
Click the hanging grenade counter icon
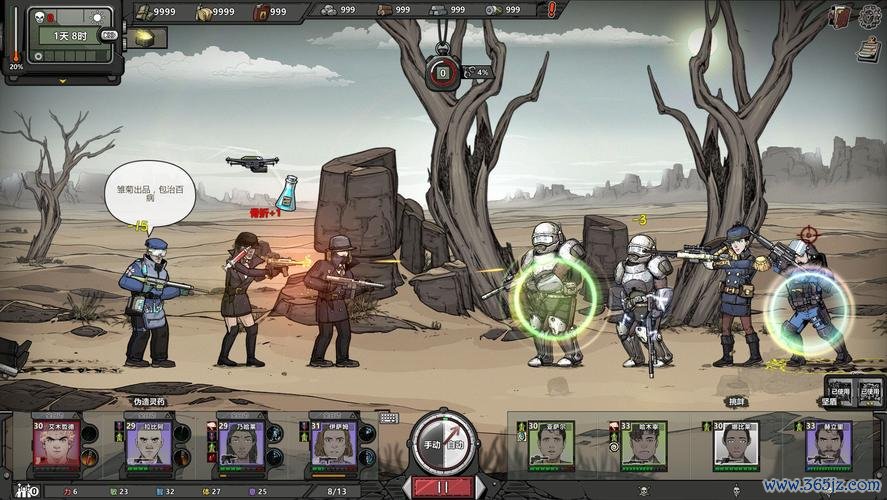(442, 72)
